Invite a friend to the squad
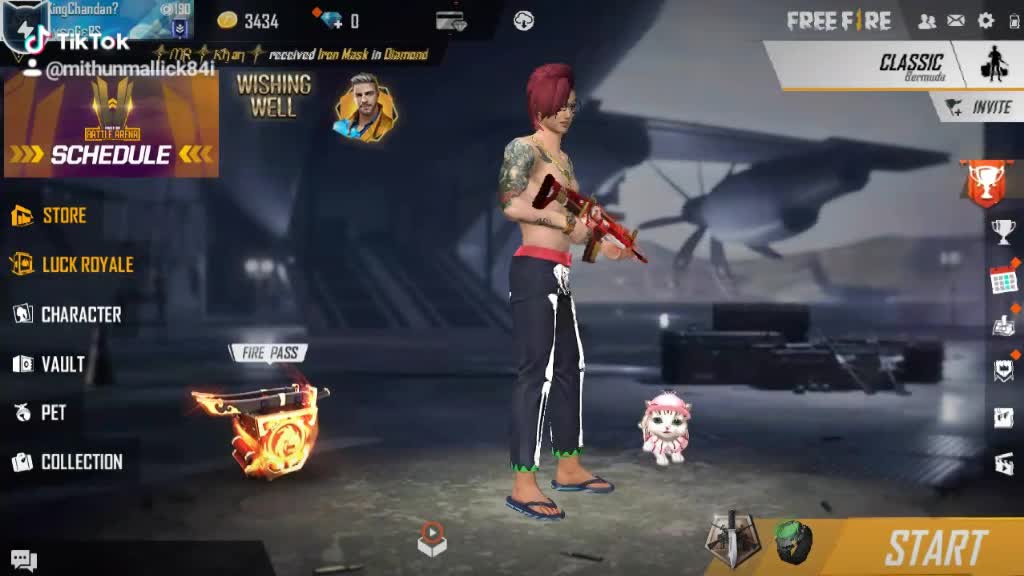 click(x=978, y=107)
